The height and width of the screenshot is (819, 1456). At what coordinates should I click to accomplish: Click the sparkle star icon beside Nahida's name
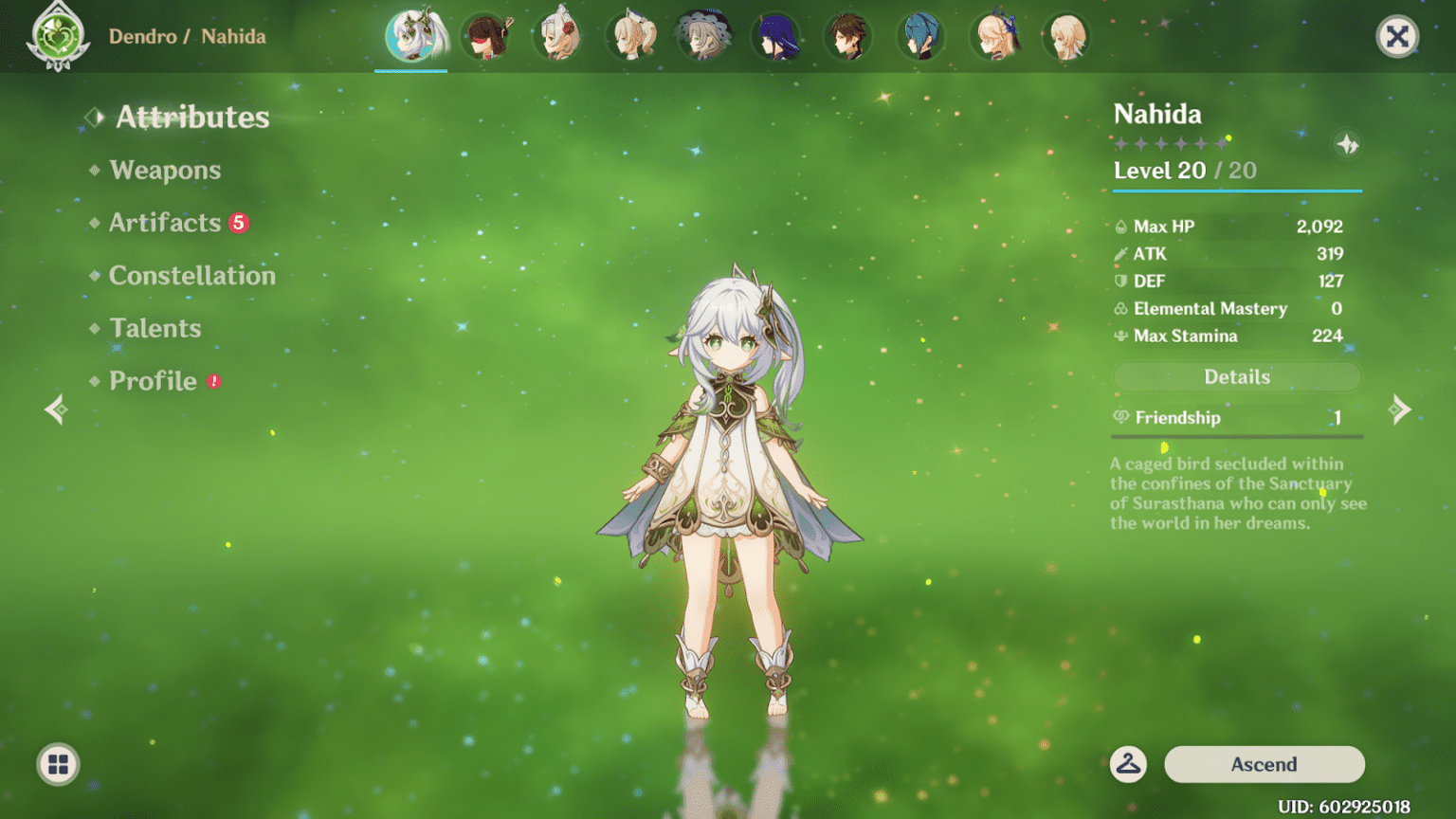click(1347, 145)
